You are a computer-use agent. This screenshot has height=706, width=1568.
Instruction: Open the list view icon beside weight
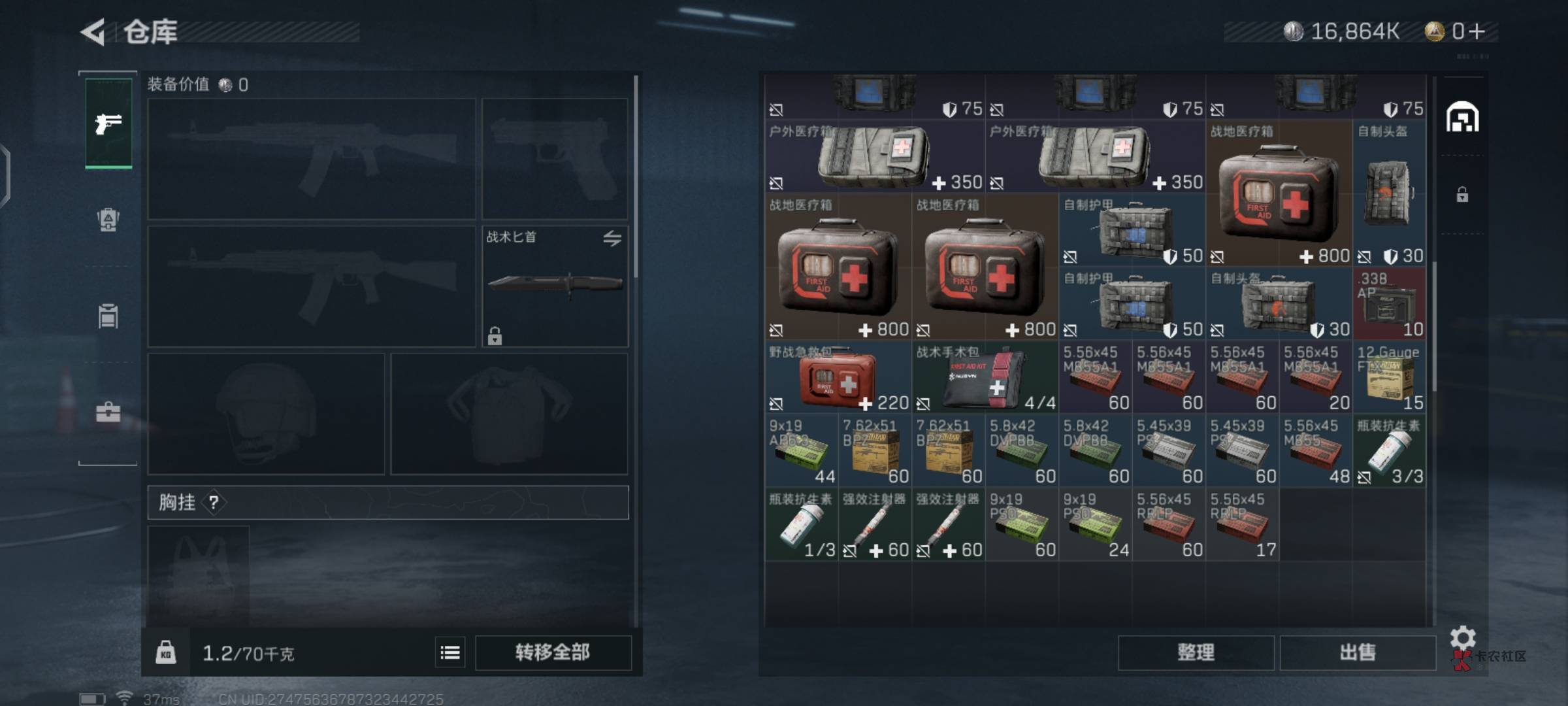[x=450, y=652]
